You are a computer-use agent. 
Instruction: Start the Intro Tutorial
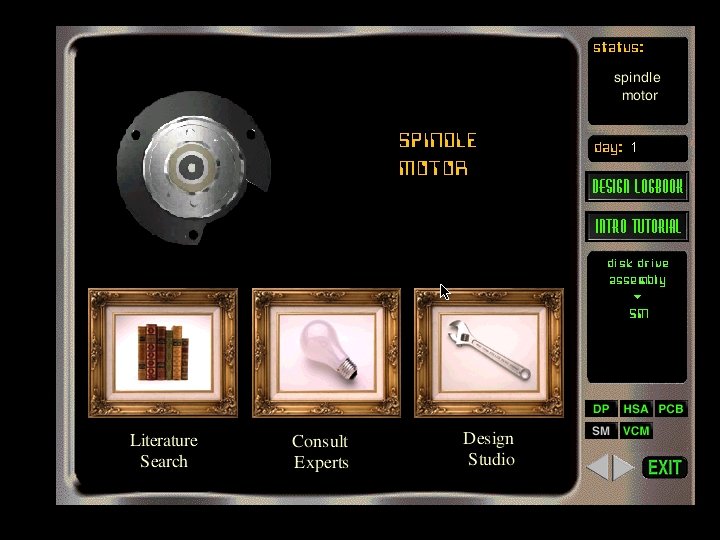[637, 226]
